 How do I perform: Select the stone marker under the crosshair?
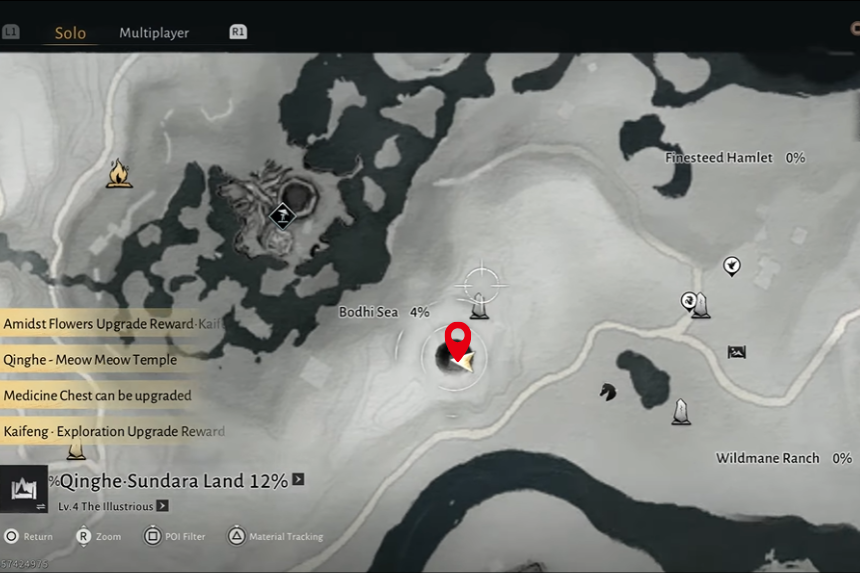(x=480, y=307)
